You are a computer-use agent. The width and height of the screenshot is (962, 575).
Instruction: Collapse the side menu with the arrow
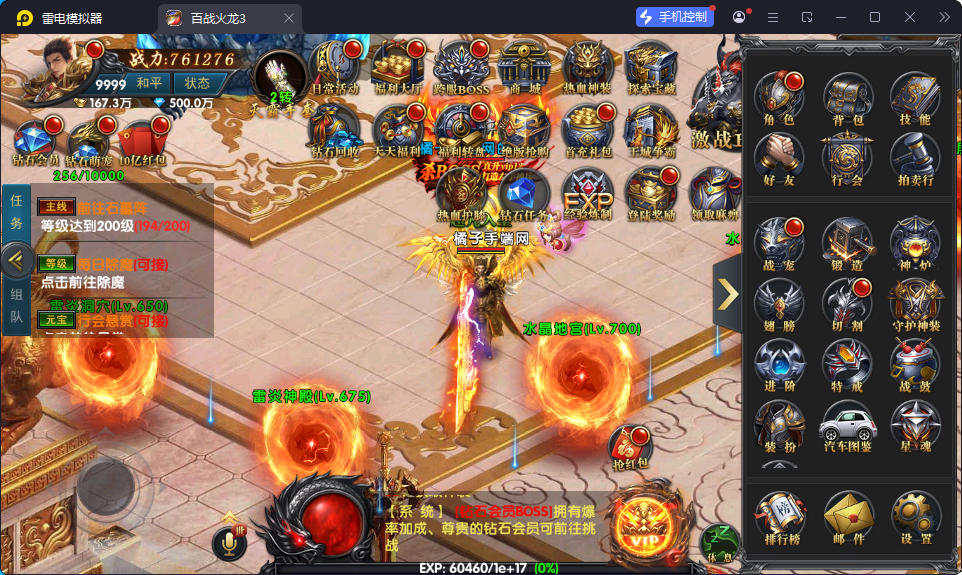[728, 293]
